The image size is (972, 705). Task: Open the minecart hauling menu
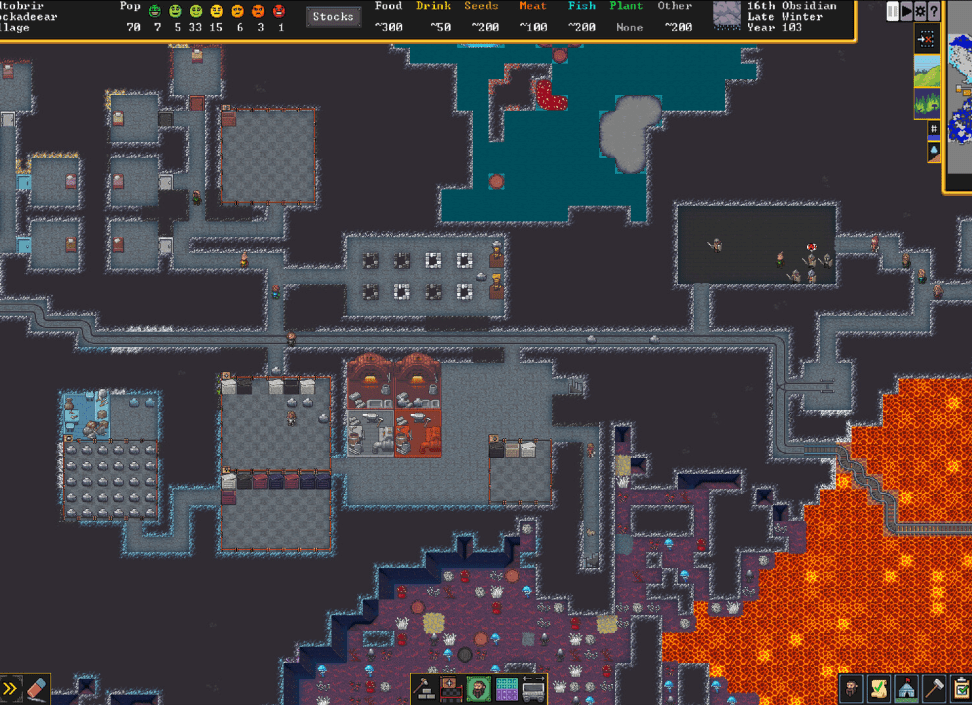pyautogui.click(x=534, y=688)
